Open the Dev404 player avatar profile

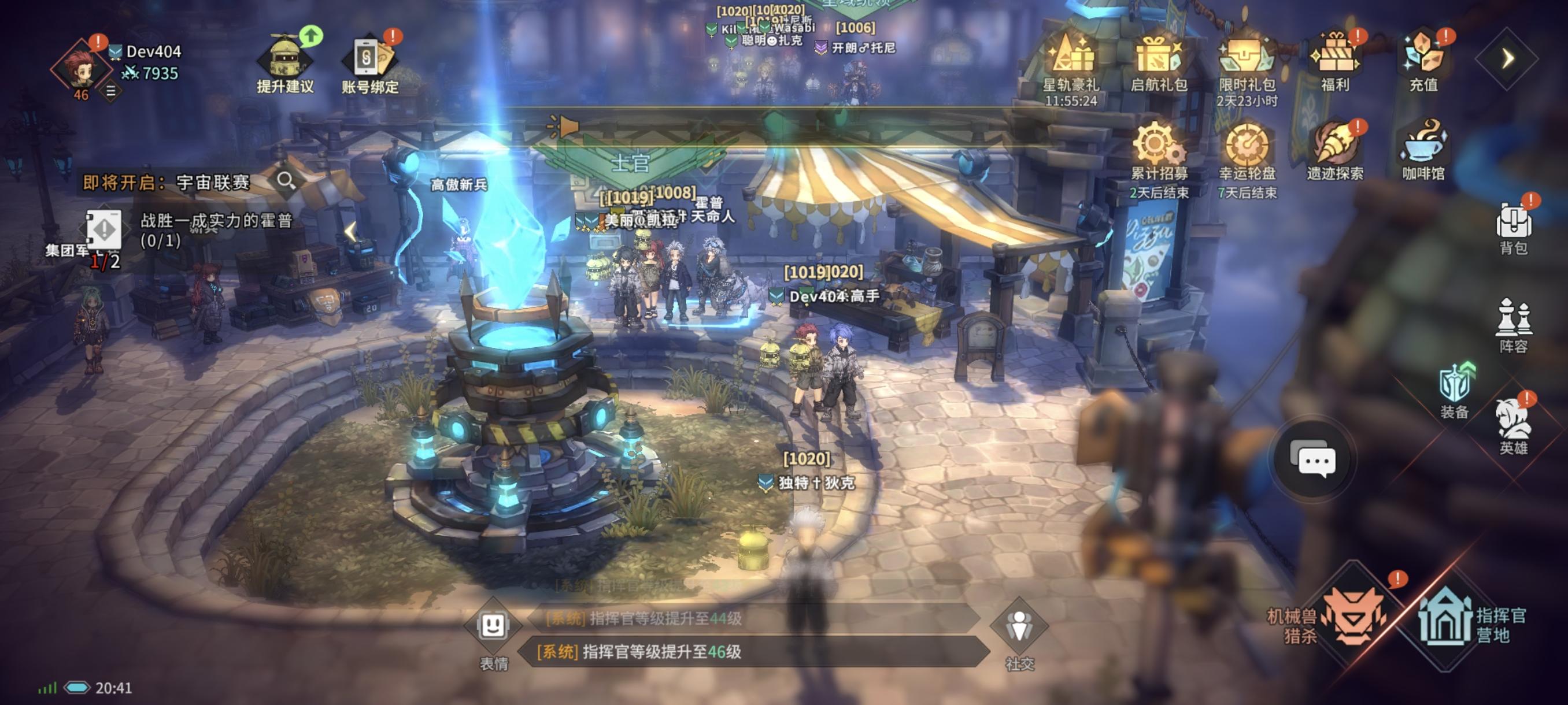click(80, 67)
